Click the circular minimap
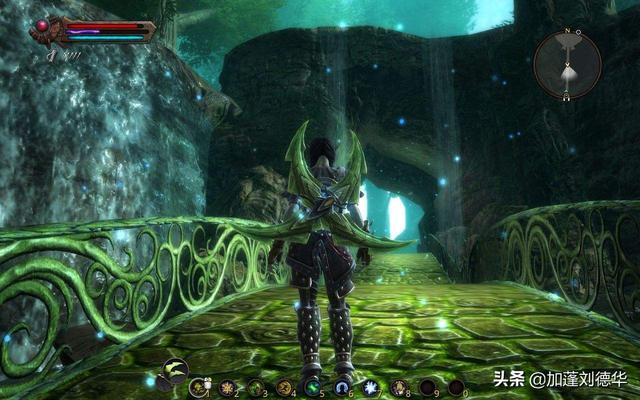The height and width of the screenshot is (400, 640). (567, 64)
